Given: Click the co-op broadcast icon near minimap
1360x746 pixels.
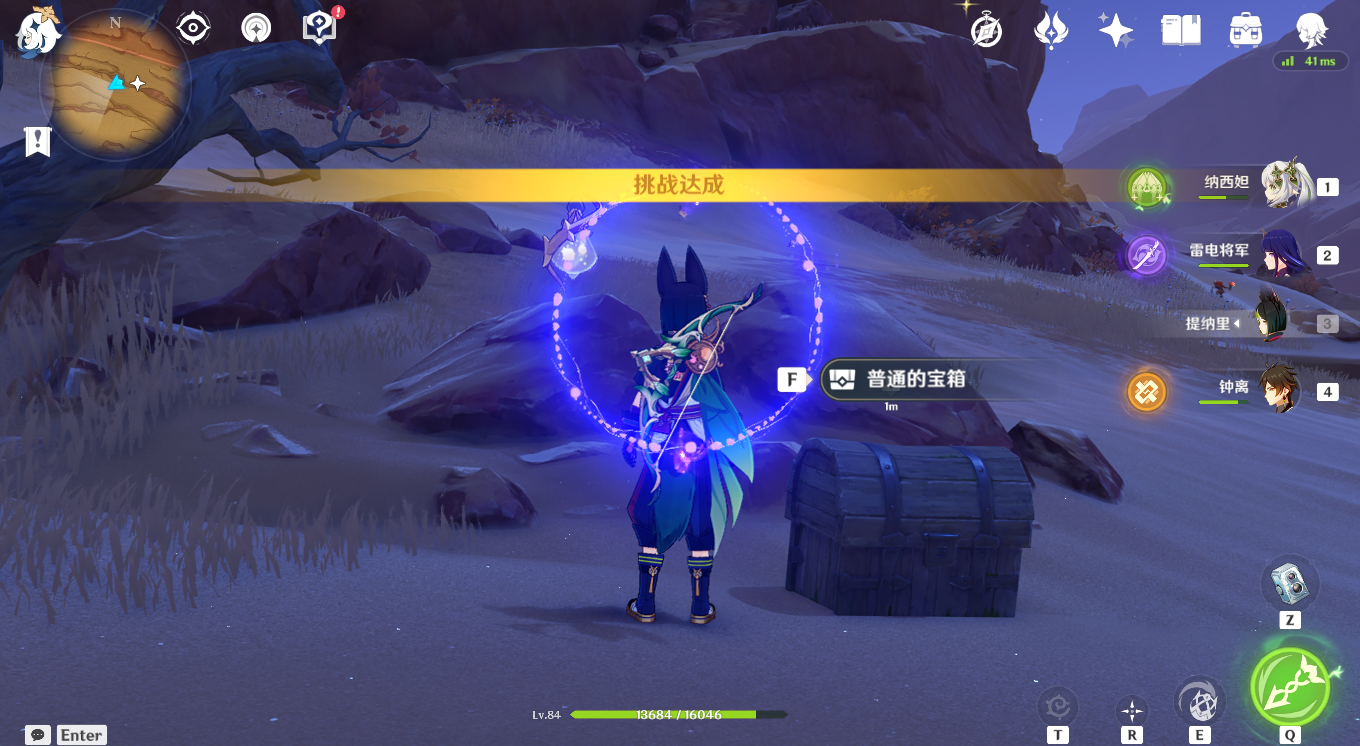Looking at the screenshot, I should point(255,27).
